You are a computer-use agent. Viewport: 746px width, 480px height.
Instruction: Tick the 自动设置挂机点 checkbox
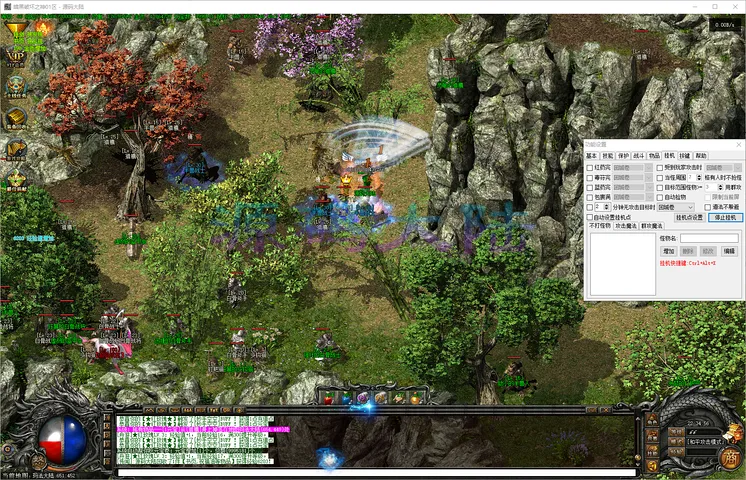[x=590, y=217]
